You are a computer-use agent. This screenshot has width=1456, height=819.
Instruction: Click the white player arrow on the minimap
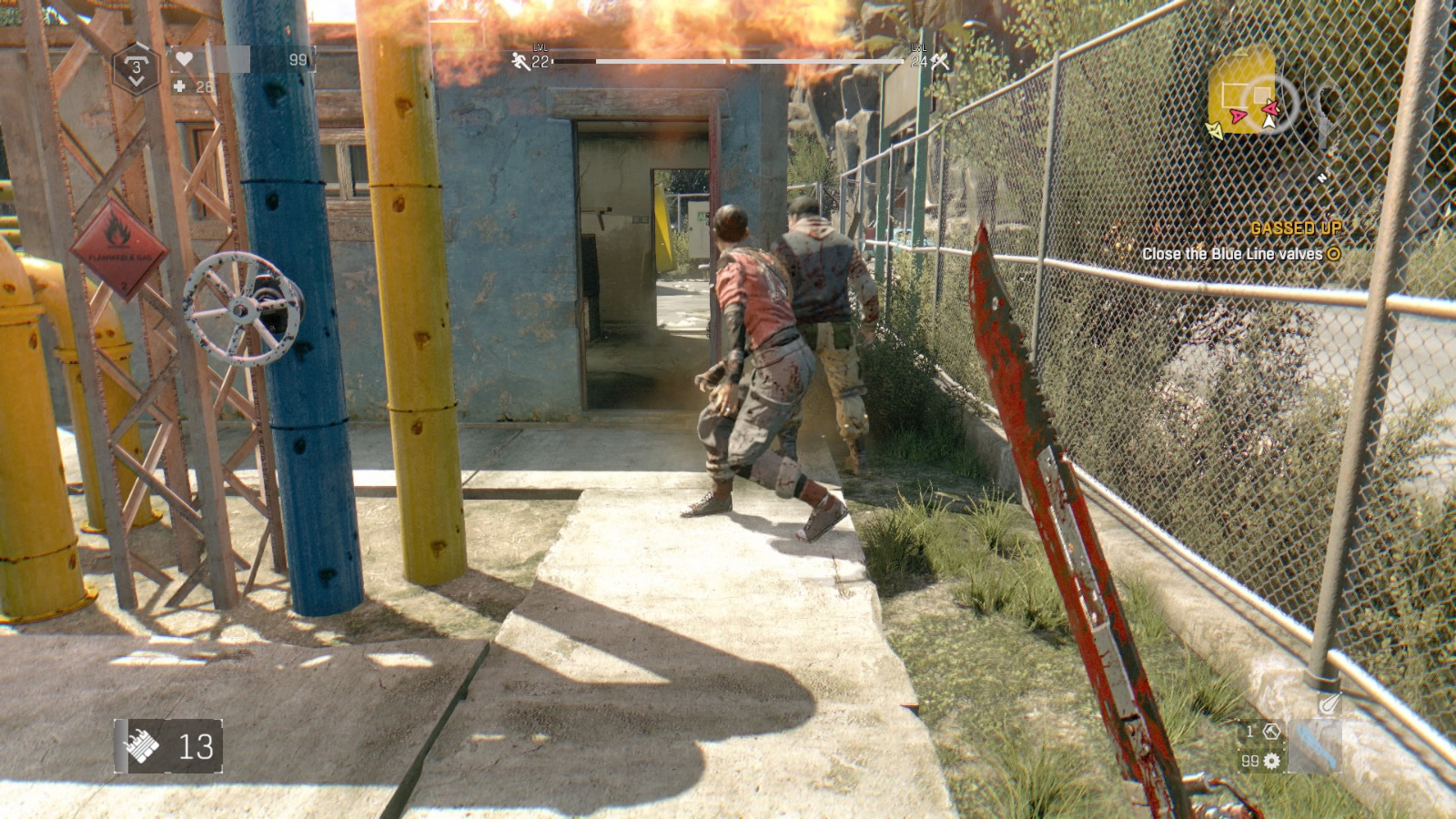[x=1270, y=123]
